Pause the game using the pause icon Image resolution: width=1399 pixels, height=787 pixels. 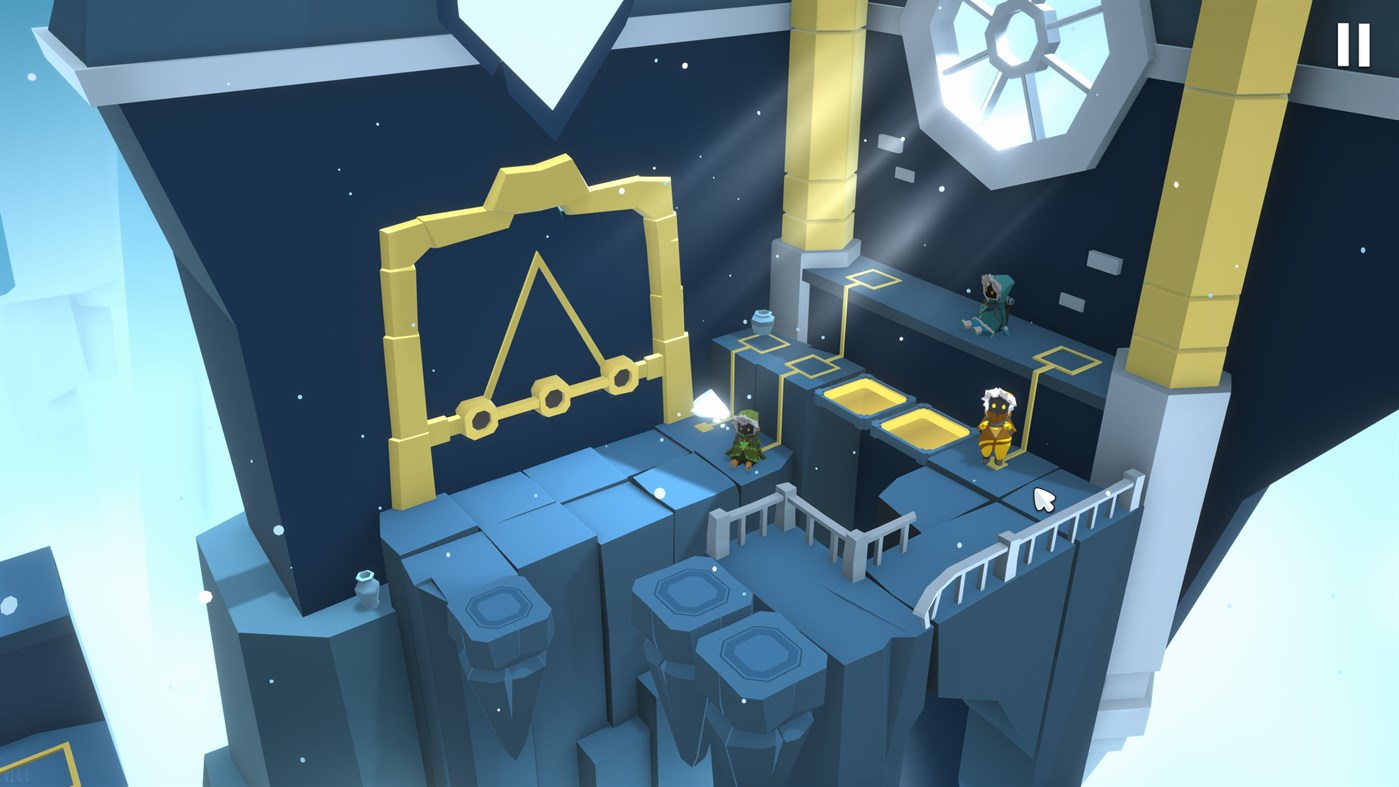tap(1355, 45)
